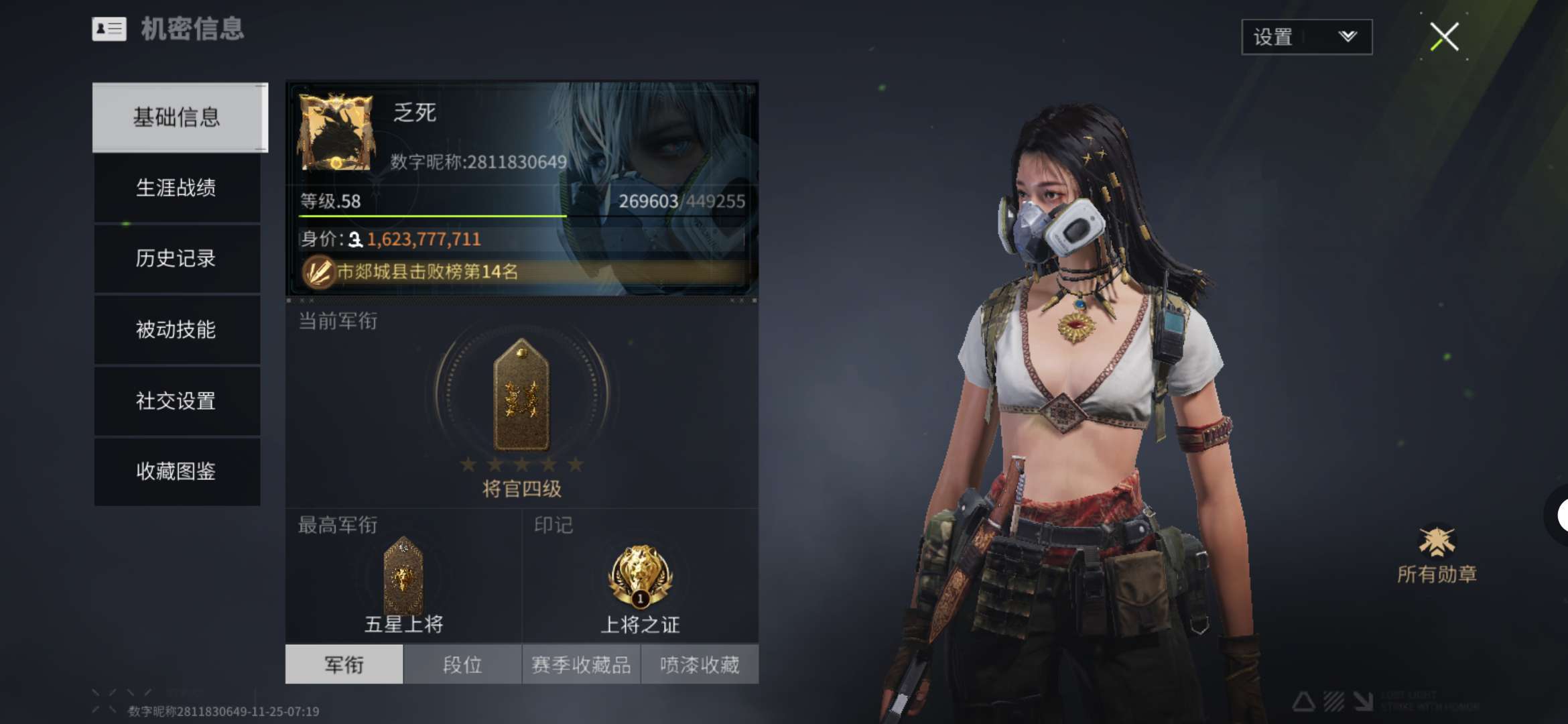Switch to 生涯战绩 career stats
The width and height of the screenshot is (1568, 724).
(x=176, y=188)
